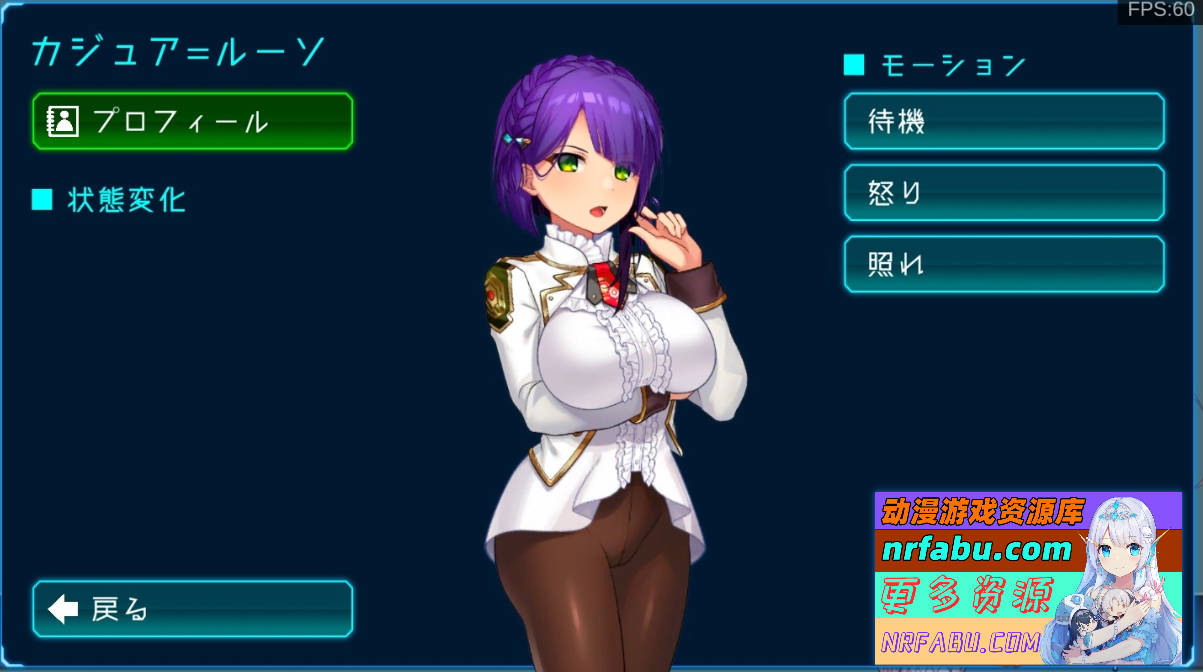Go back with the 戻る button
Viewport: 1203px width, 672px height.
coord(192,609)
